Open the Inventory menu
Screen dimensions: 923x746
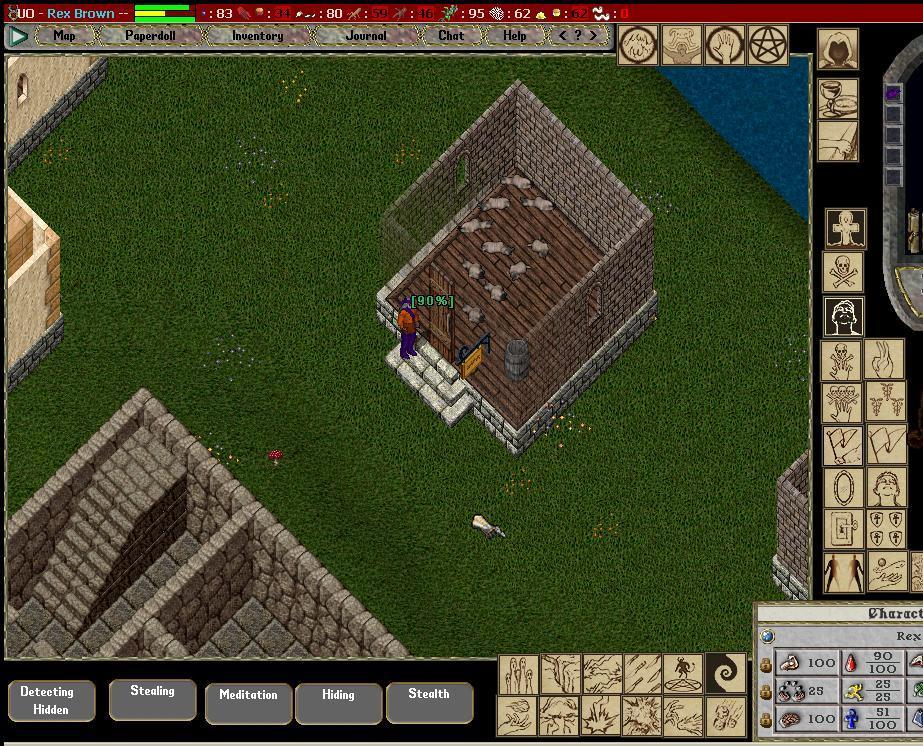coord(257,36)
